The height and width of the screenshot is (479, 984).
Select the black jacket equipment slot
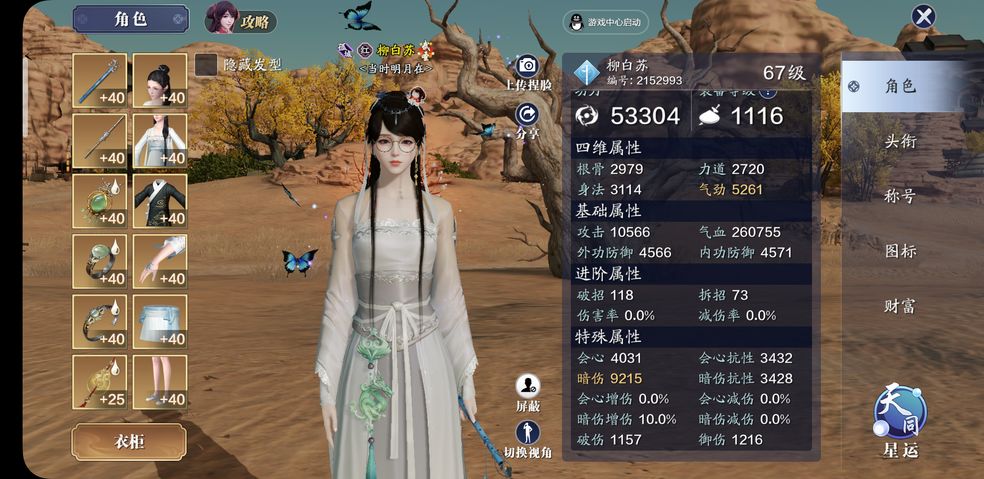pyautogui.click(x=160, y=201)
